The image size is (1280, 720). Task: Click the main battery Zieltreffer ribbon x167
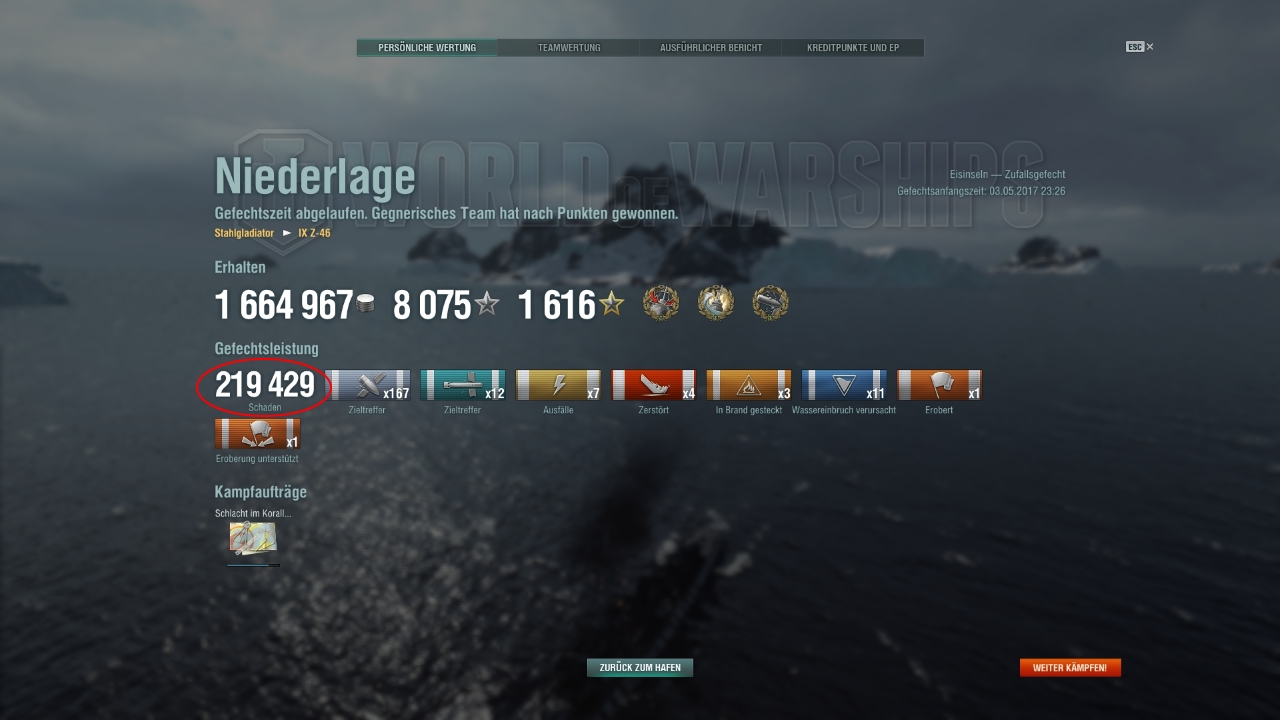[368, 386]
